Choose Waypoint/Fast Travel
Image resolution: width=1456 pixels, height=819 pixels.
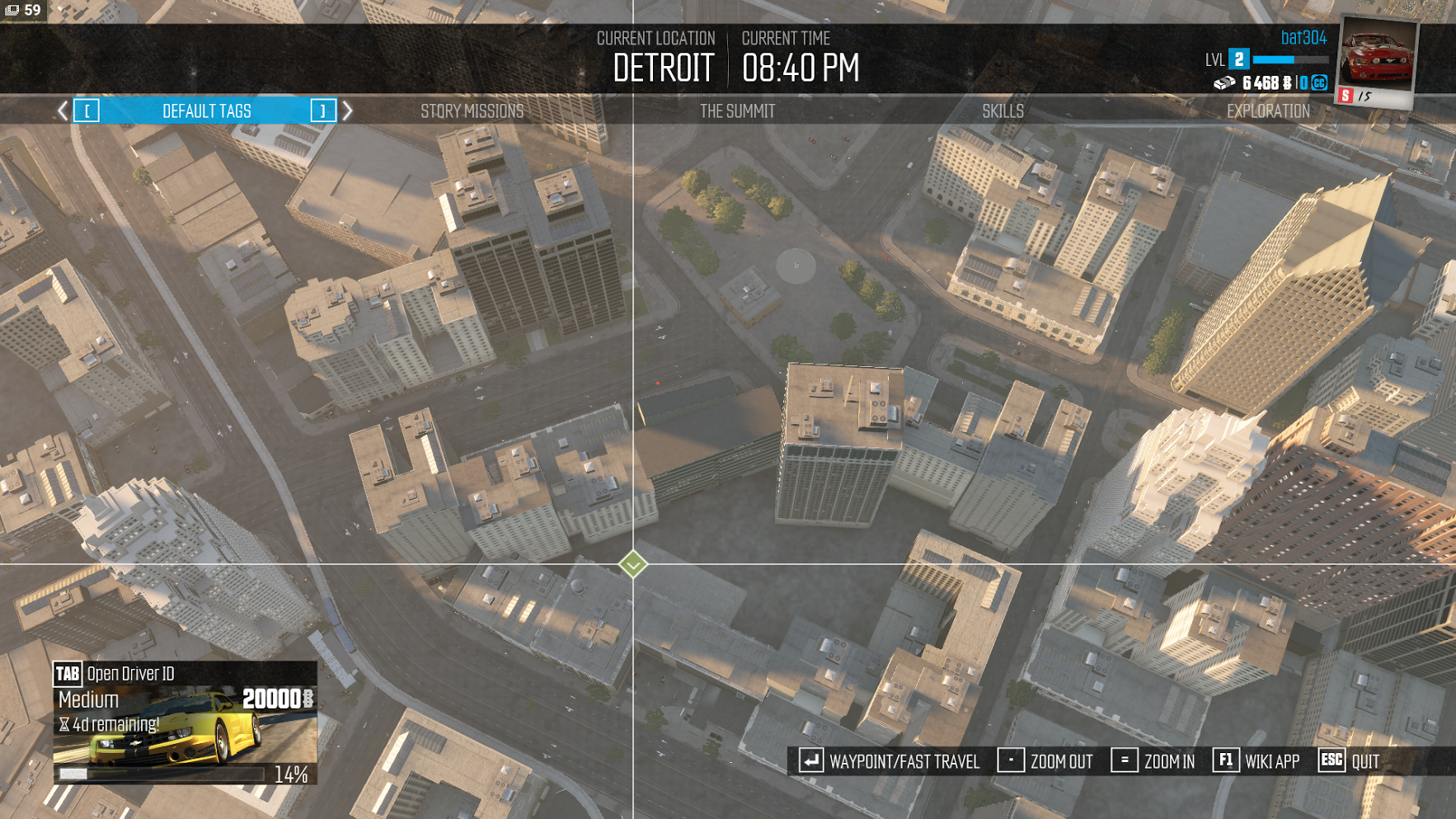tap(889, 761)
